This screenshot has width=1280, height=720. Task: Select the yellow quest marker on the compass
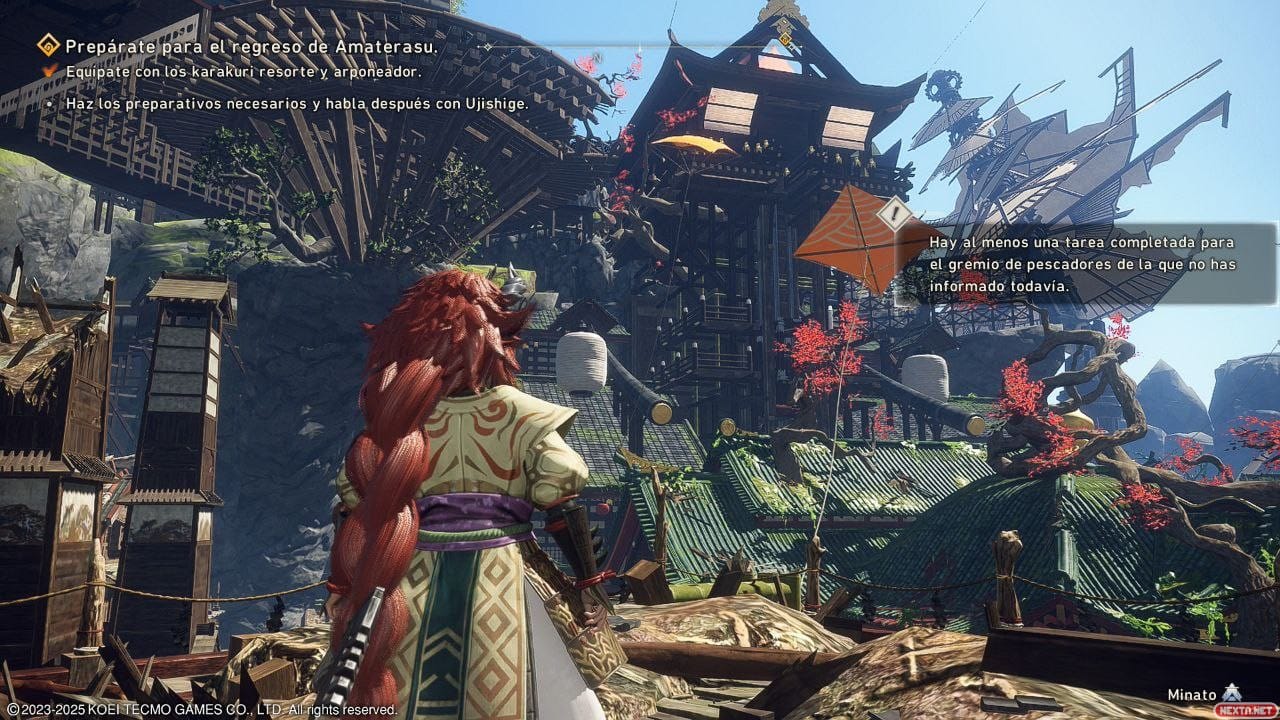(786, 40)
